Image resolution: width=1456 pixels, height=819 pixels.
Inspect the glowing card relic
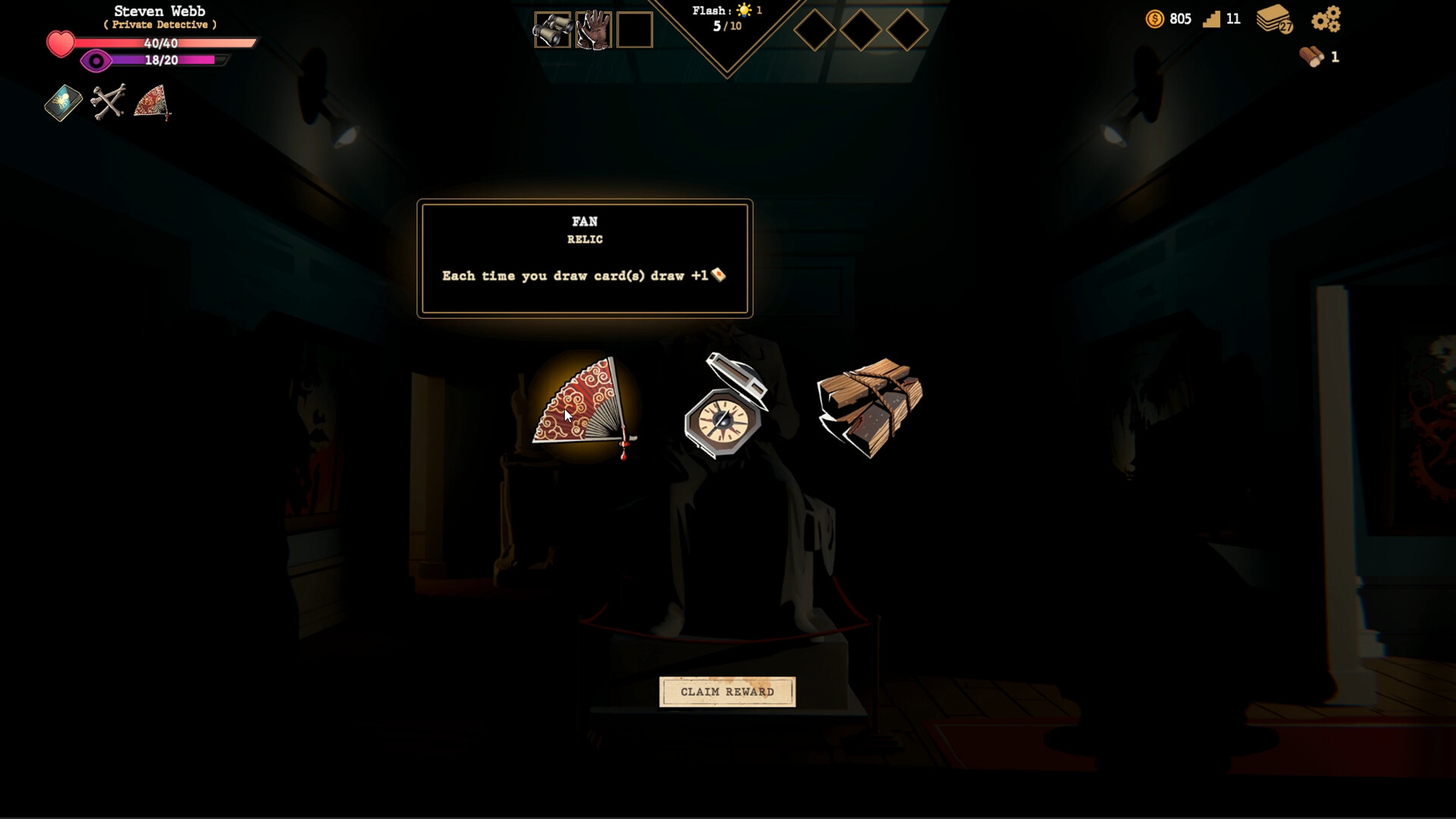pos(63,102)
